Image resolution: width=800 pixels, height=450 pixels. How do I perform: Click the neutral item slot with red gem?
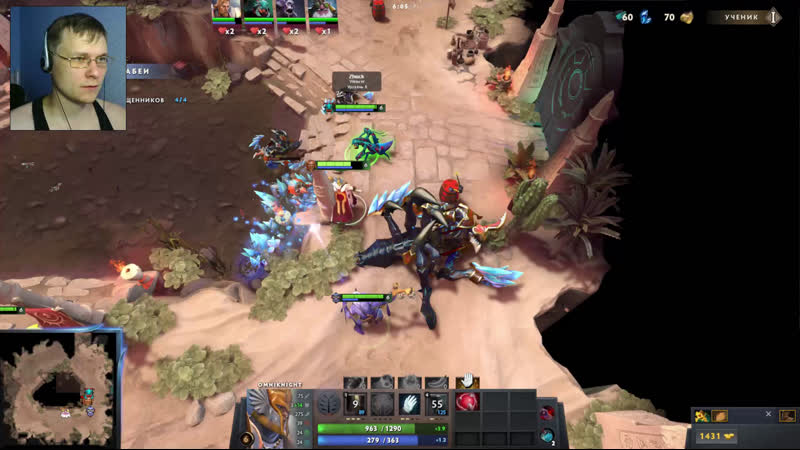click(548, 413)
